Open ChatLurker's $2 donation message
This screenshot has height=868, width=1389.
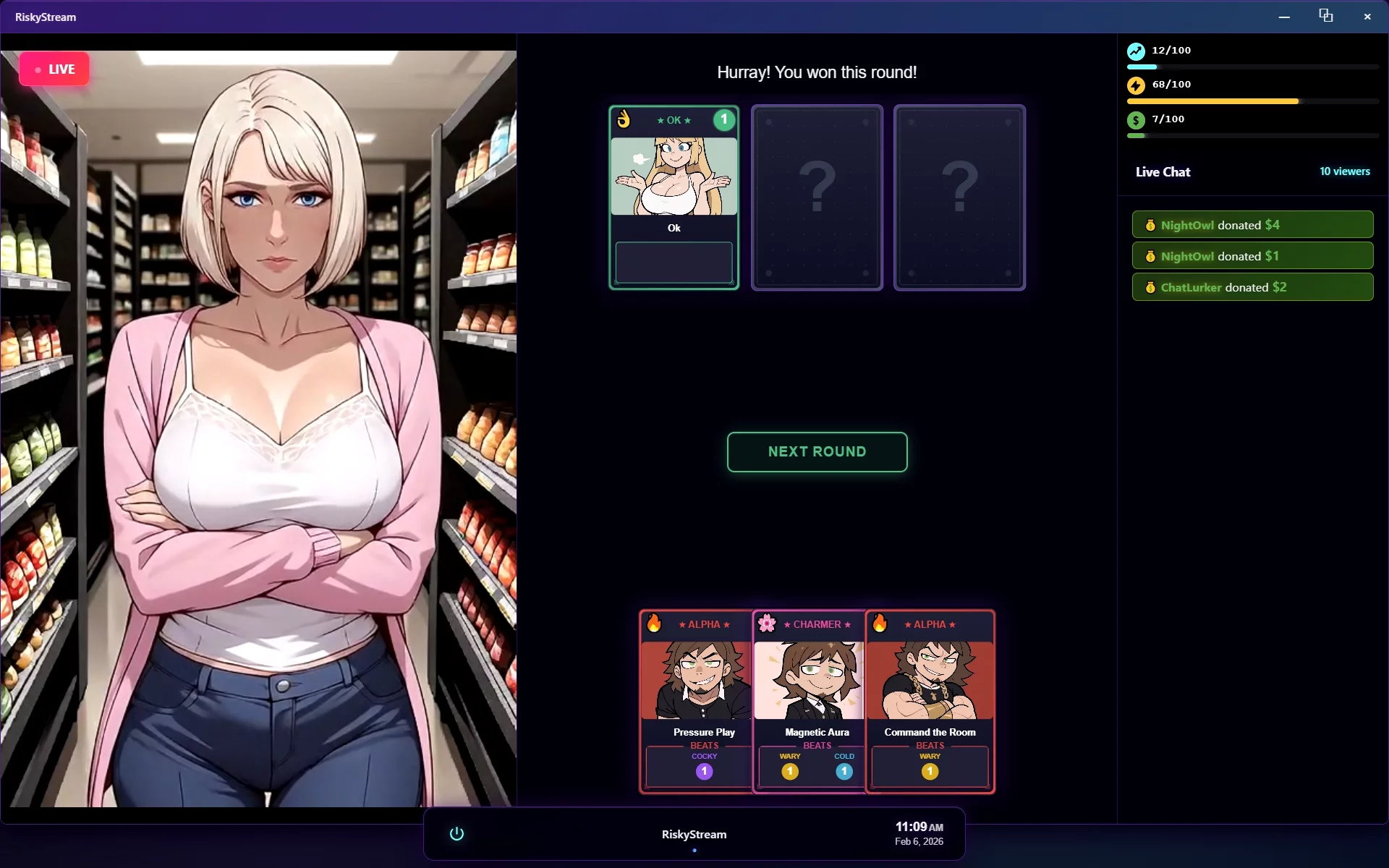(1252, 287)
